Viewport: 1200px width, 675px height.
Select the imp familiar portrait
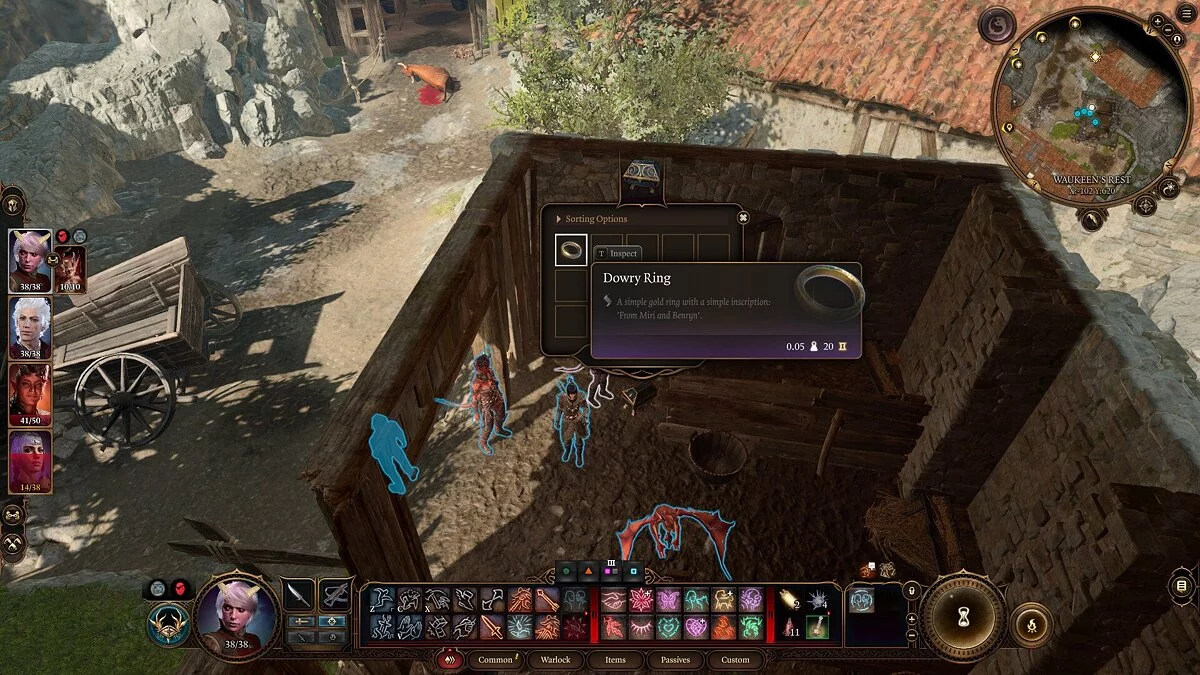pos(70,266)
